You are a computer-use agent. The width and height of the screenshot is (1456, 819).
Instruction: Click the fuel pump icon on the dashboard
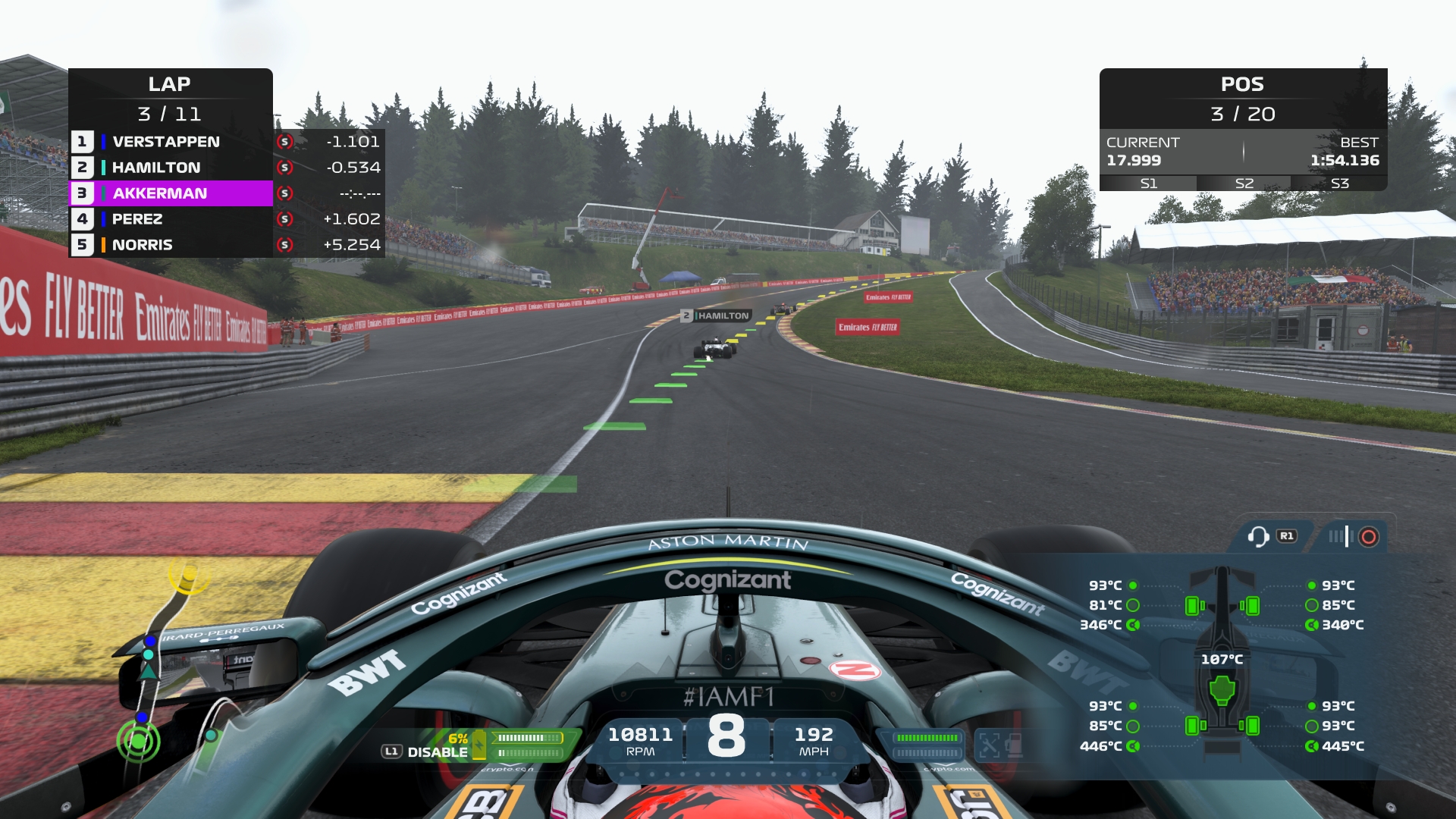tap(1015, 746)
